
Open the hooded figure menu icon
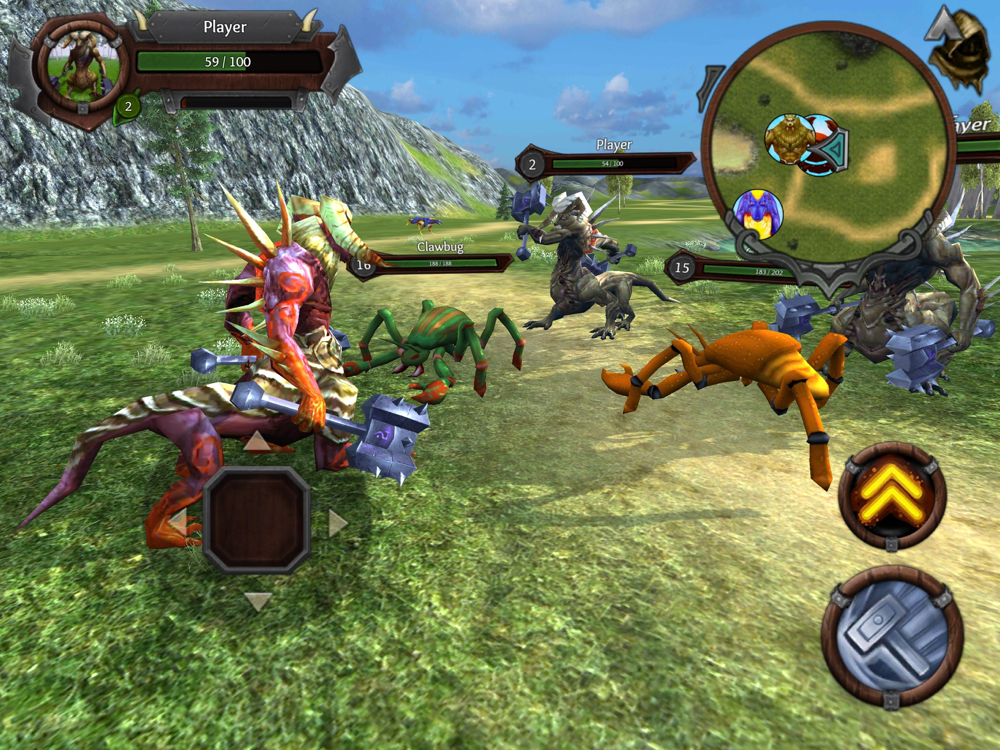point(958,50)
